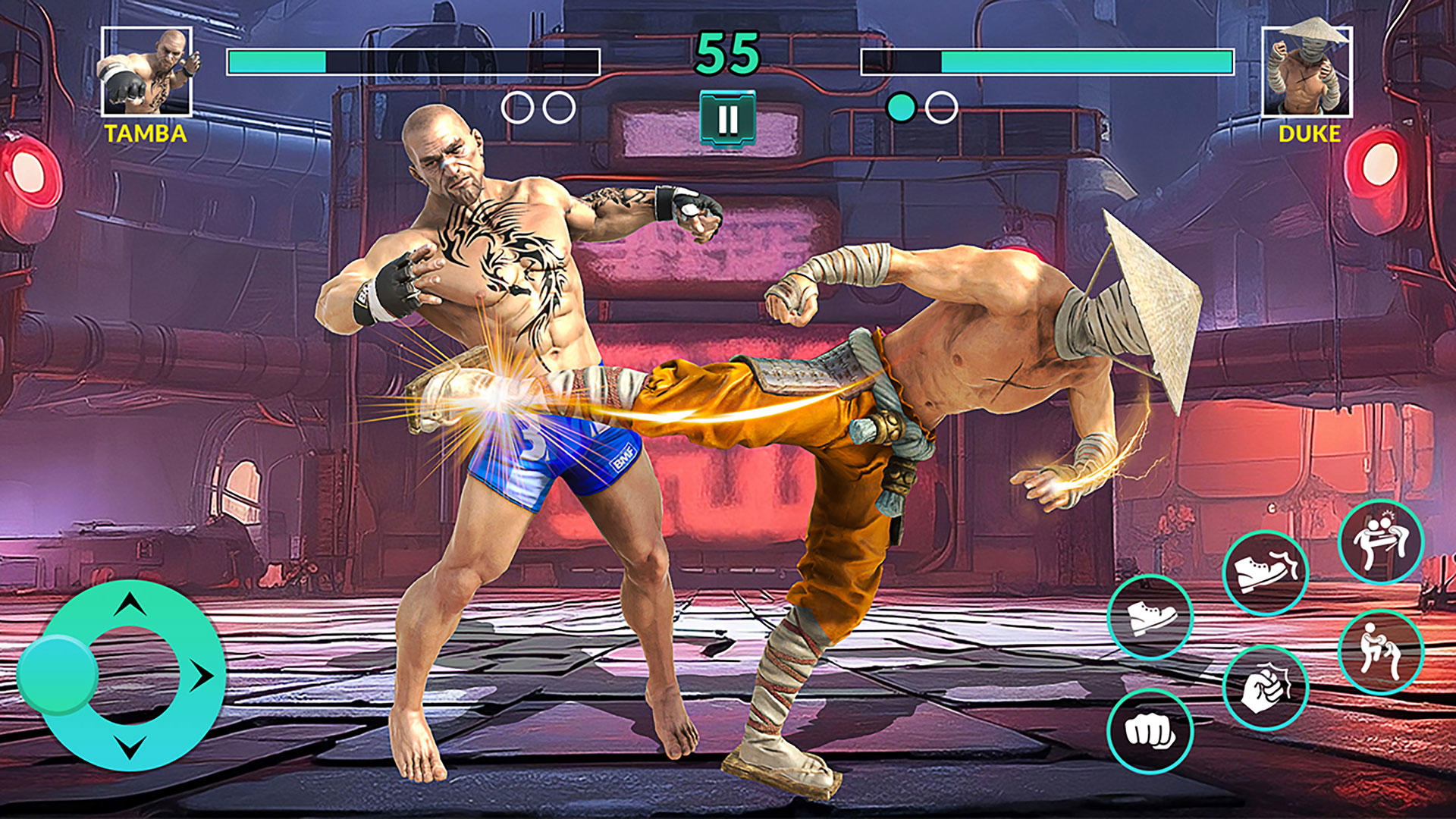
Task: Tap the joystick's down arrow
Action: pos(130,746)
